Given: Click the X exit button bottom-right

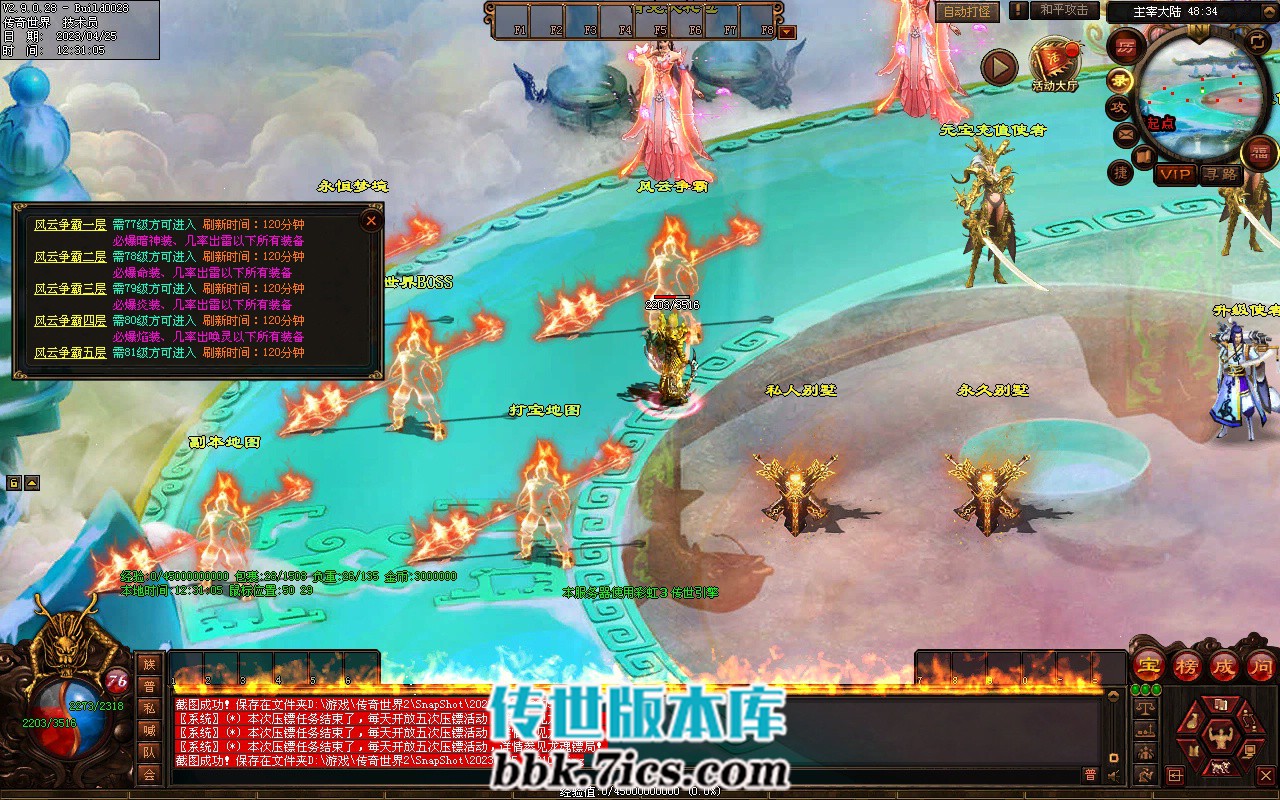Looking at the screenshot, I should [x=1265, y=774].
